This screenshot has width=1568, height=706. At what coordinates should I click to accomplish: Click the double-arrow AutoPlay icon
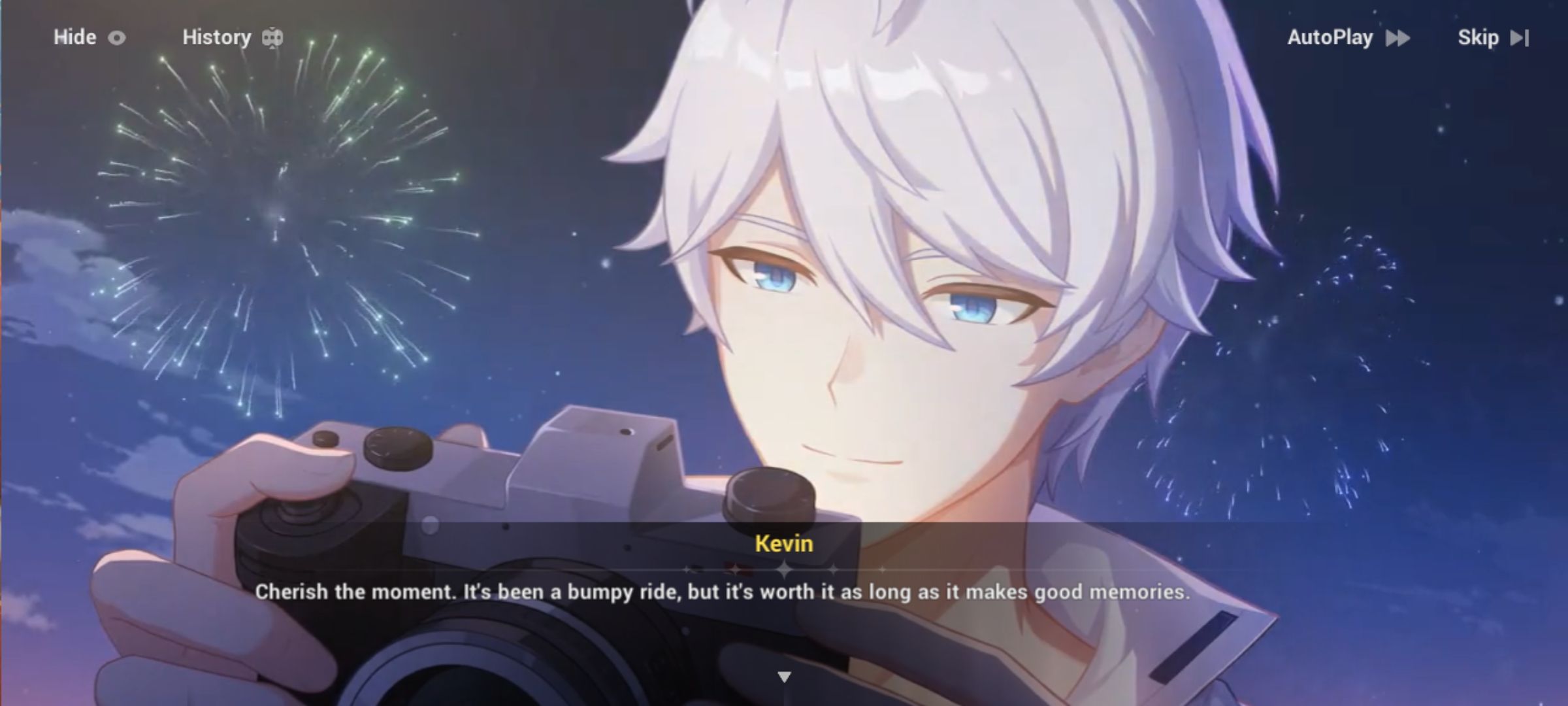[1398, 39]
